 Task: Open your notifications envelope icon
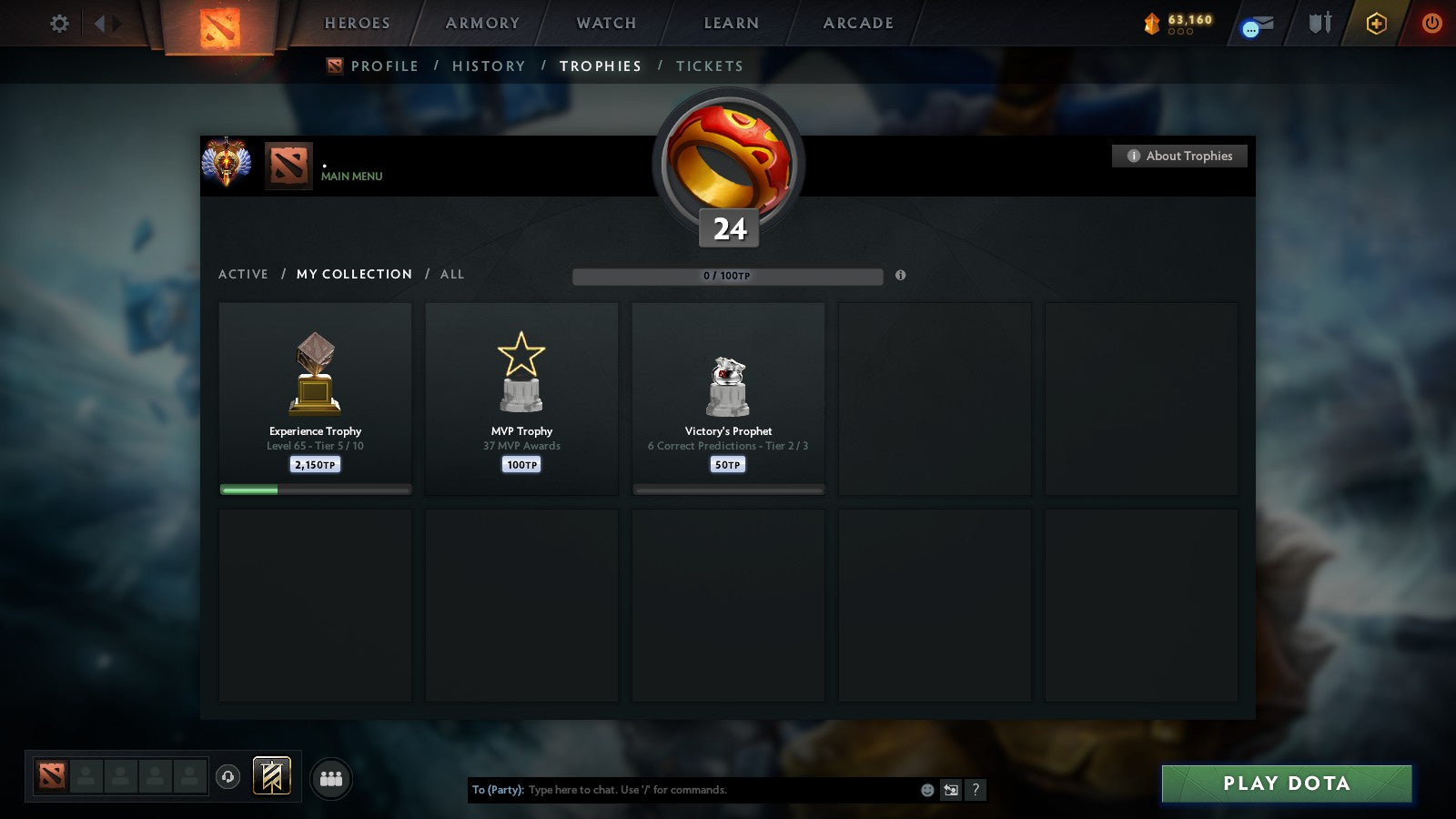point(1256,24)
